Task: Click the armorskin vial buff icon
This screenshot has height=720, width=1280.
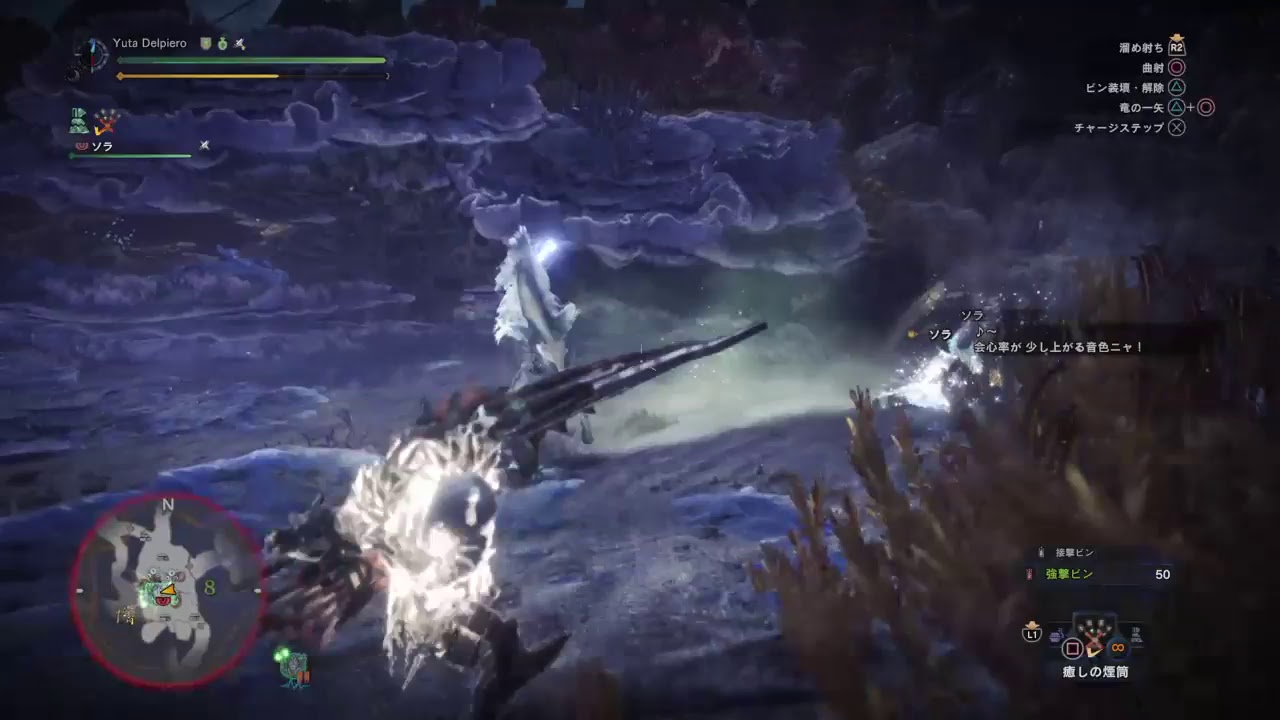Action: tap(222, 43)
